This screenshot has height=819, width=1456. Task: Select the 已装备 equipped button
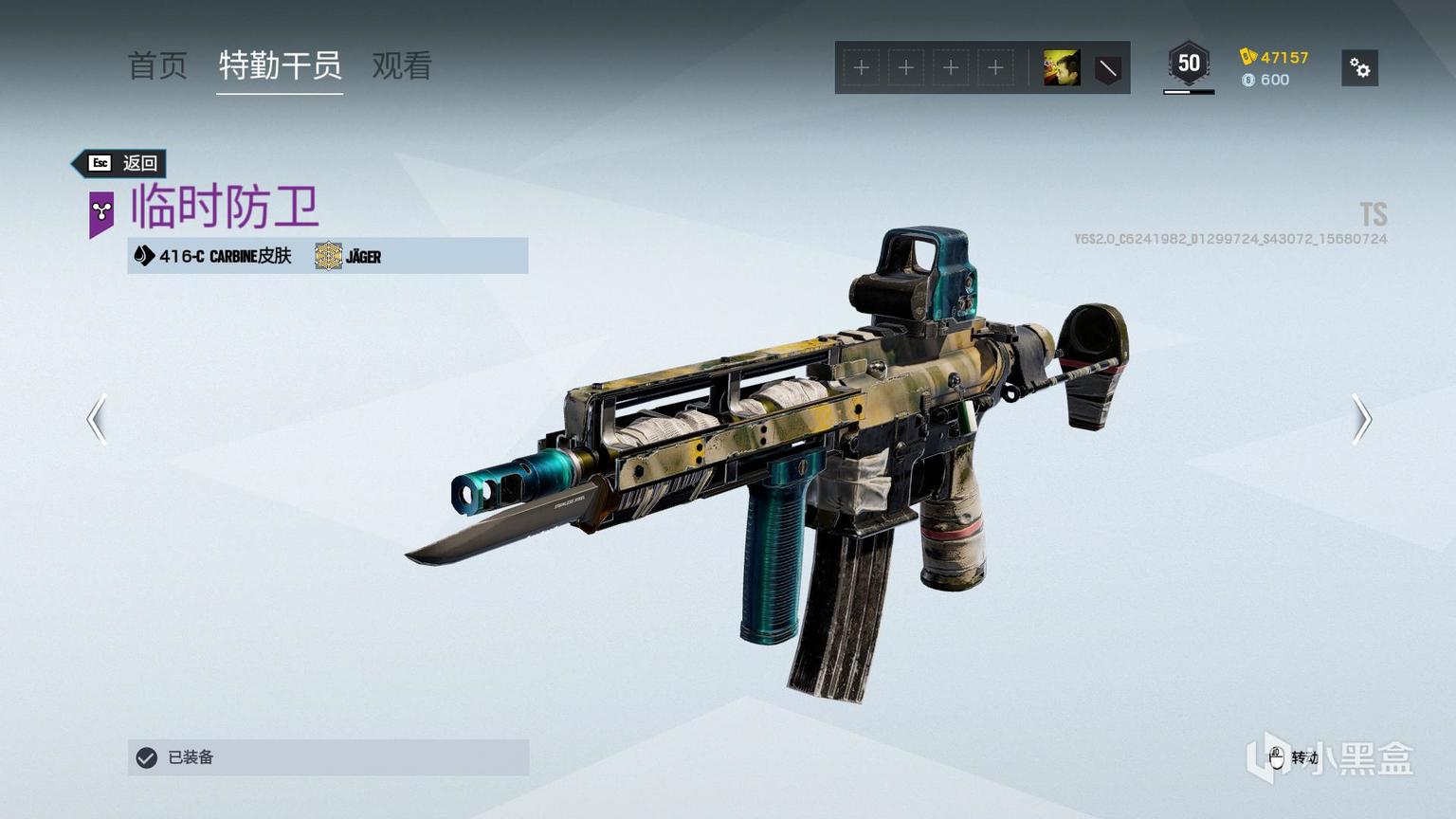click(x=328, y=757)
